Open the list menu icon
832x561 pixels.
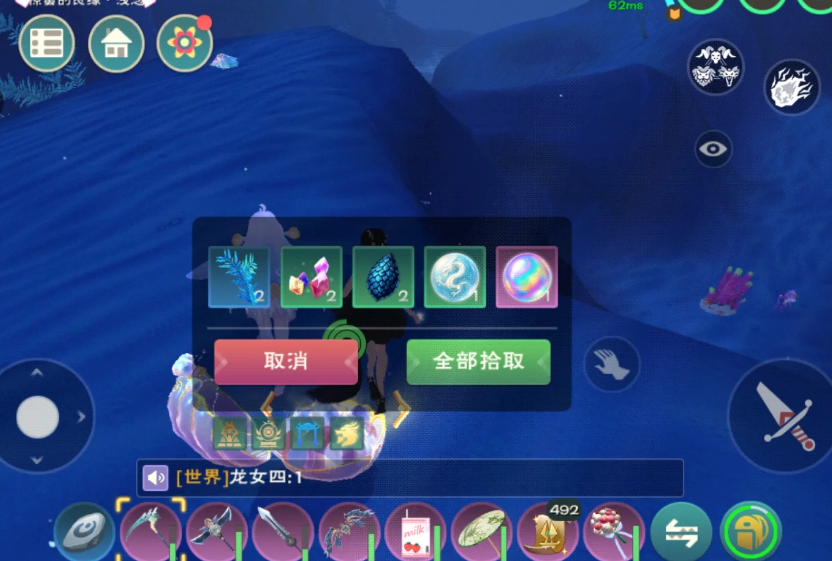(x=47, y=44)
